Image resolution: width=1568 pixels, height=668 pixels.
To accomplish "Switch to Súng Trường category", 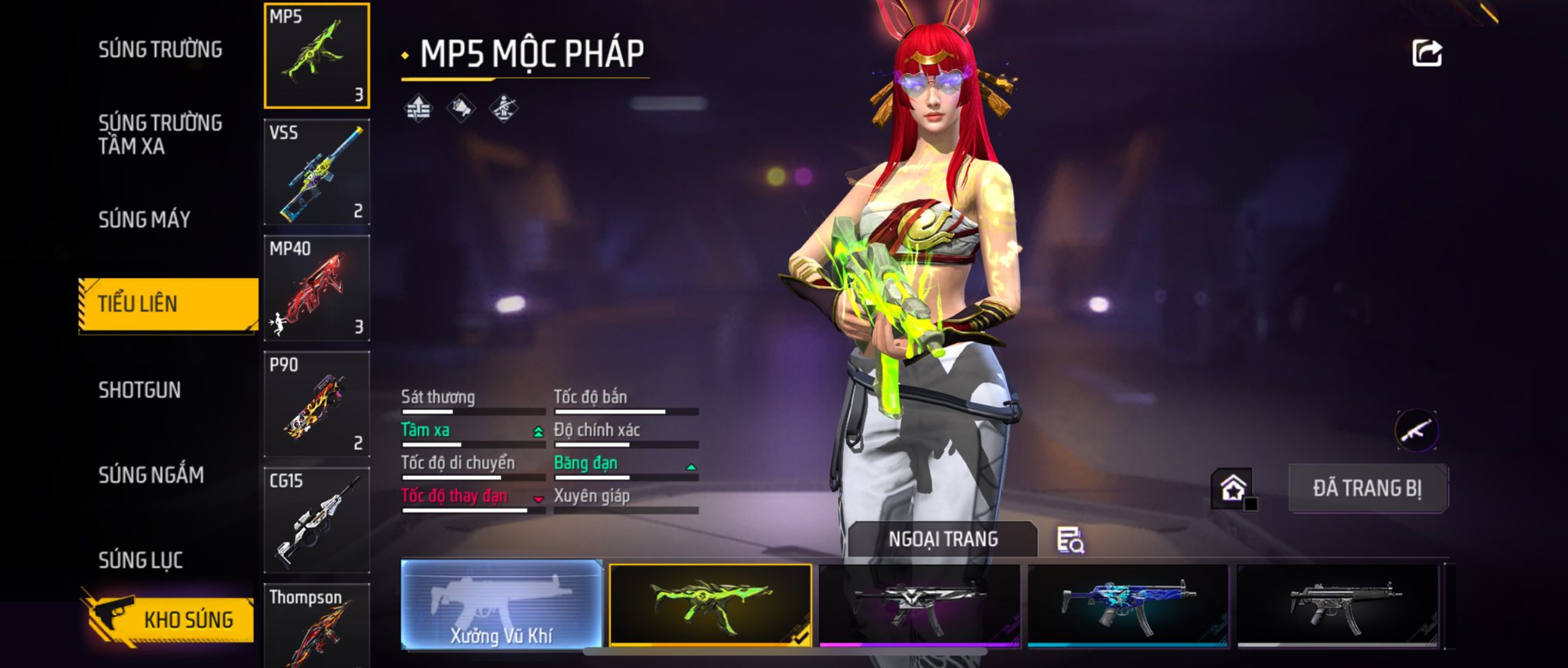I will coord(160,49).
